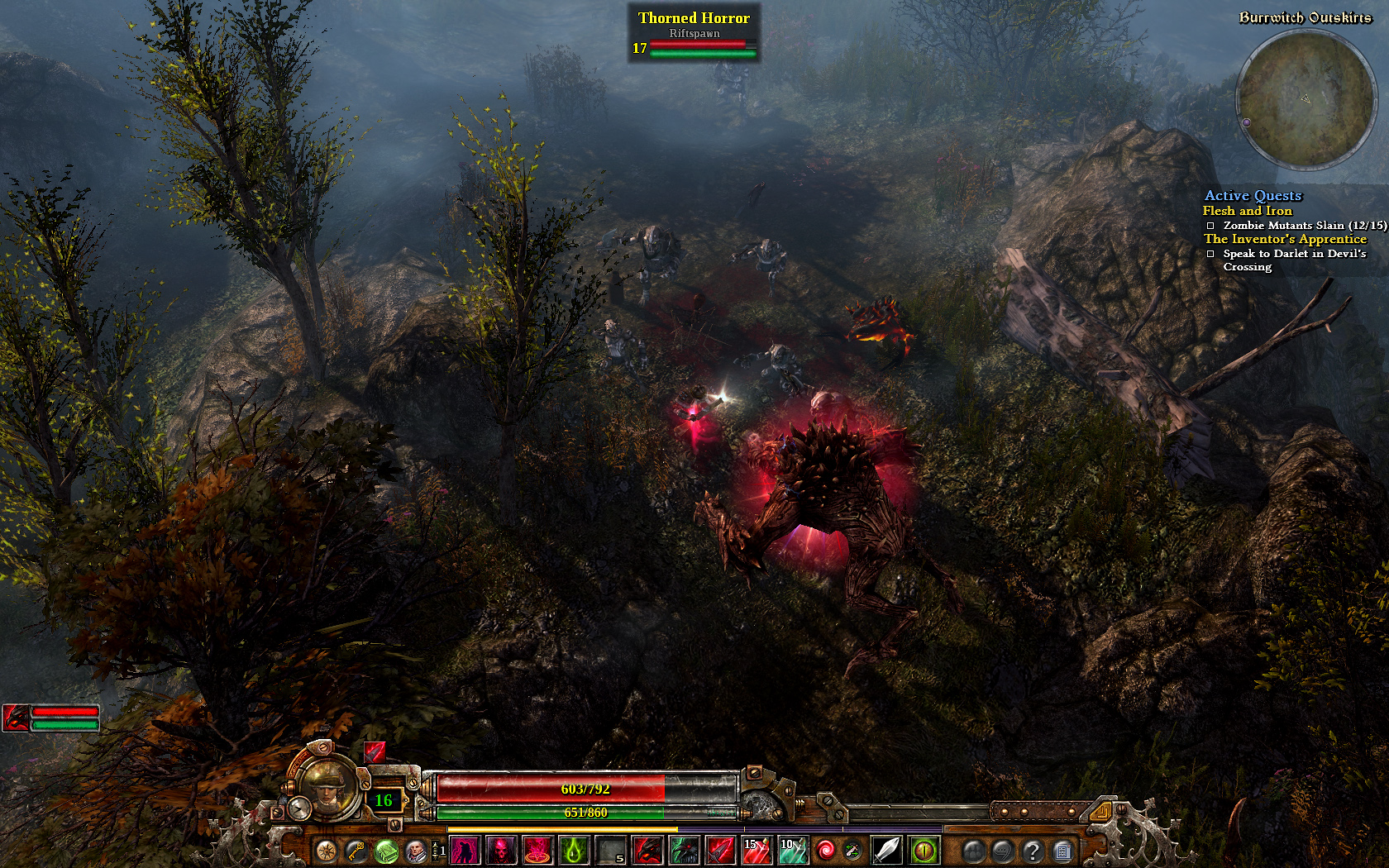Use the red dagger skill slot
The height and width of the screenshot is (868, 1389).
pyautogui.click(x=720, y=850)
